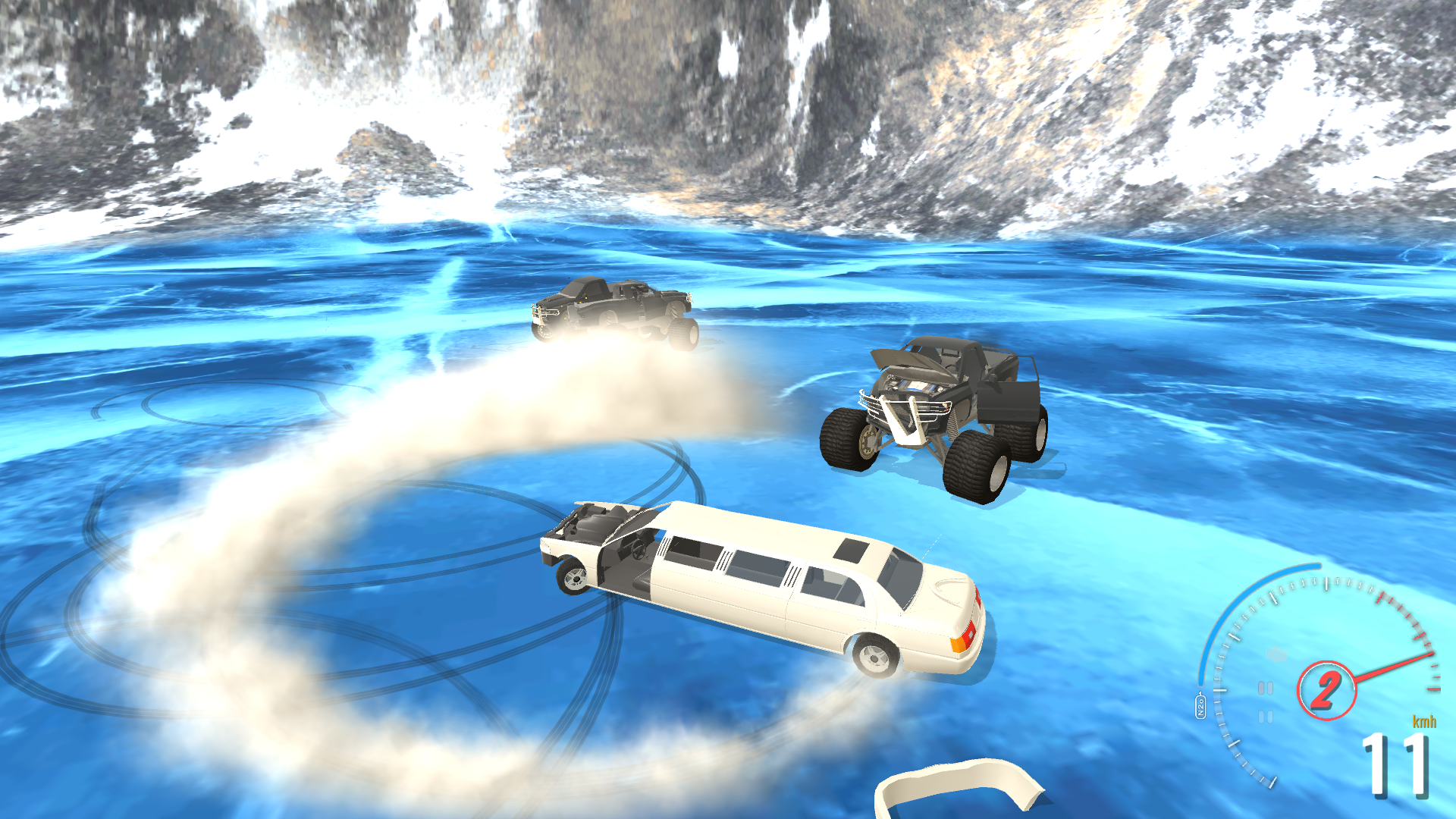Viewport: 1456px width, 819px height.
Task: Select the red gear indicator showing 2
Action: click(1327, 690)
